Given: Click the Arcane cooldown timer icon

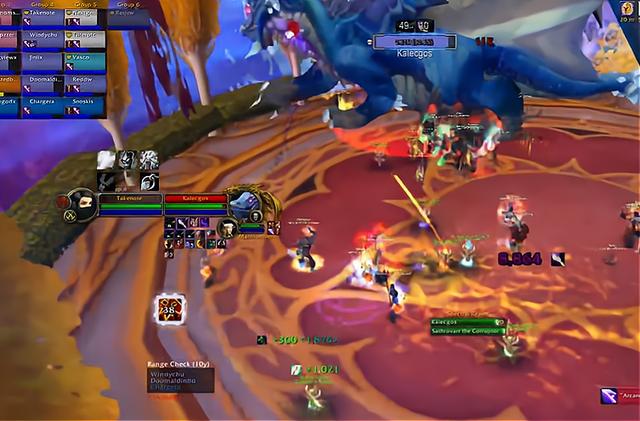Looking at the screenshot, I should coord(608,396).
